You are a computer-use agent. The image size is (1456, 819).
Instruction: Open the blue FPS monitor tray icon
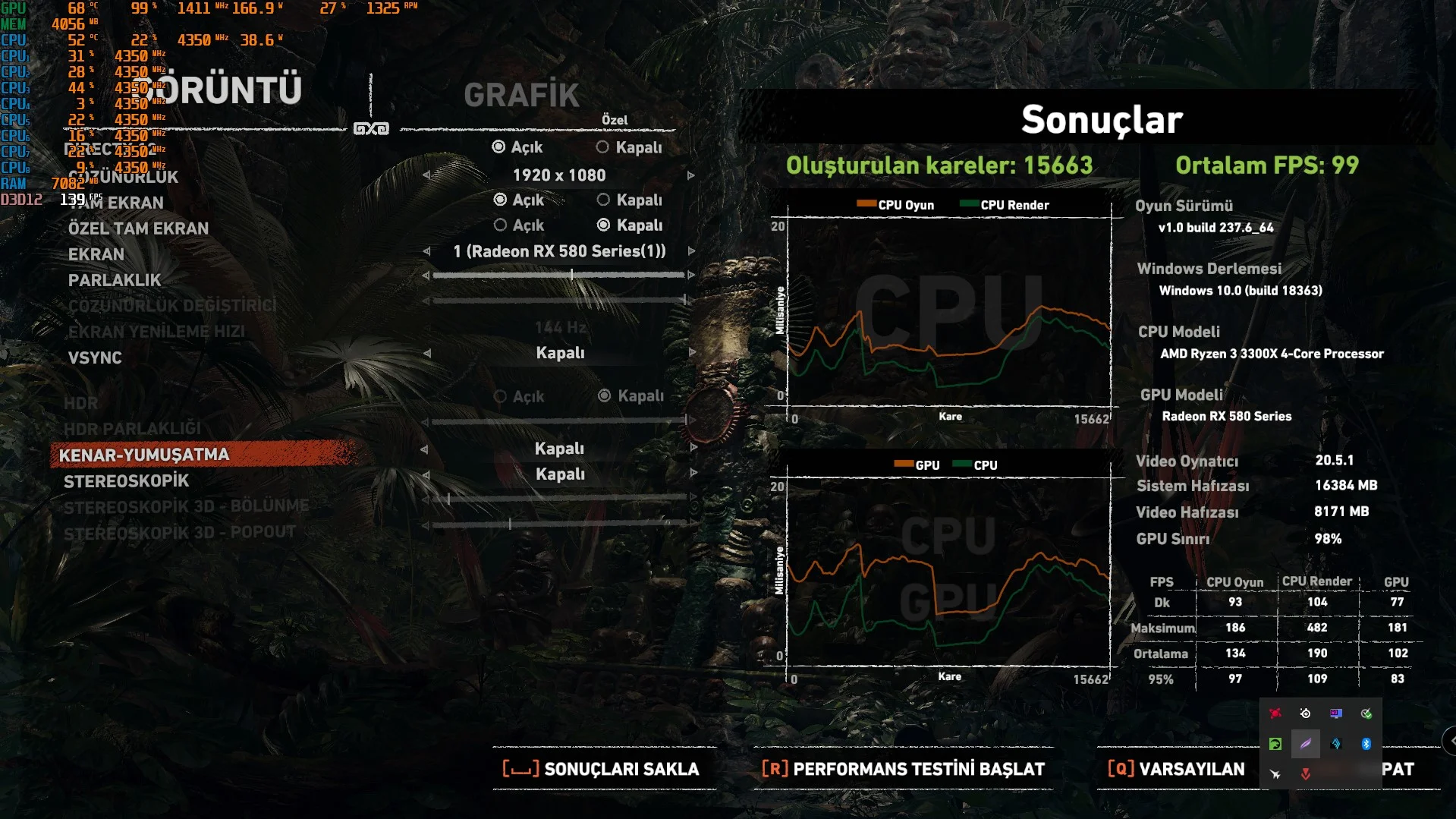pyautogui.click(x=1336, y=713)
